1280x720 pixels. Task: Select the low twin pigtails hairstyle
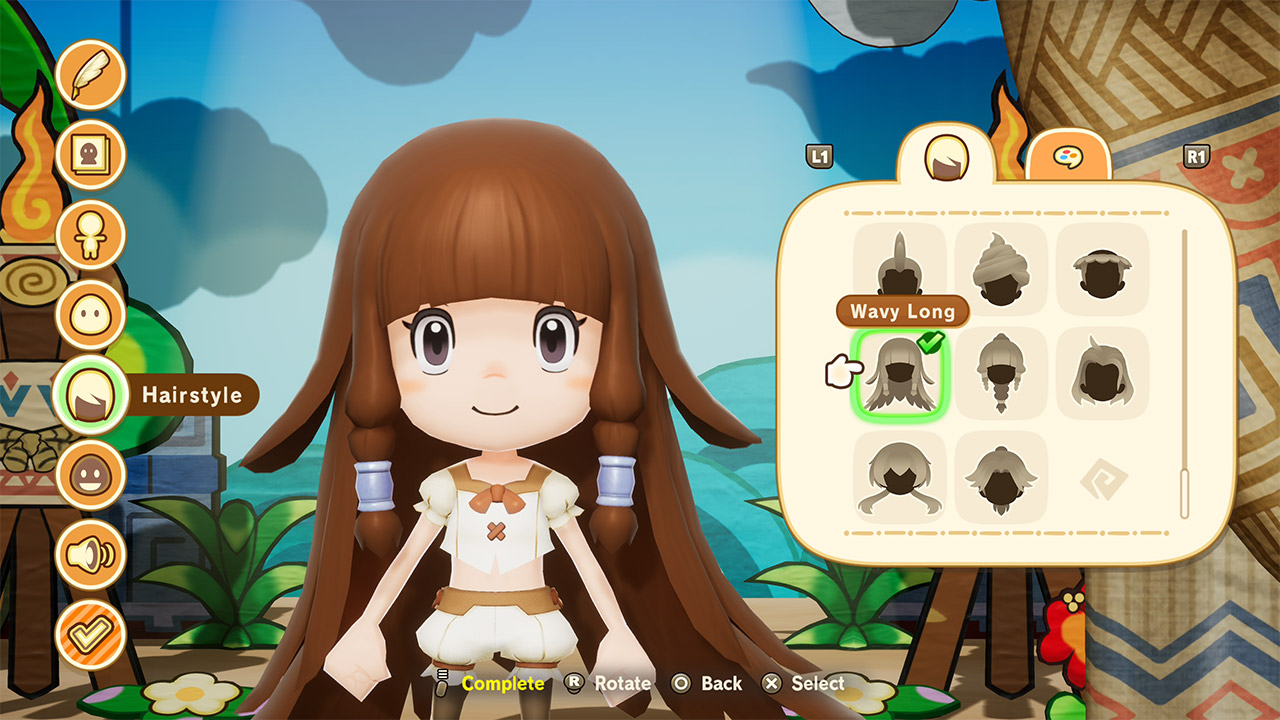(x=899, y=477)
